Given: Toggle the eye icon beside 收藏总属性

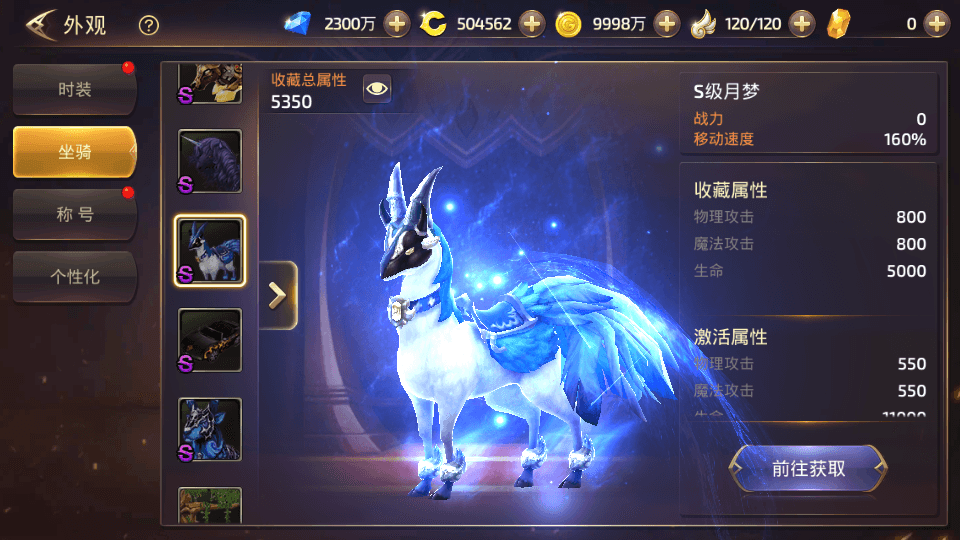Looking at the screenshot, I should 376,89.
